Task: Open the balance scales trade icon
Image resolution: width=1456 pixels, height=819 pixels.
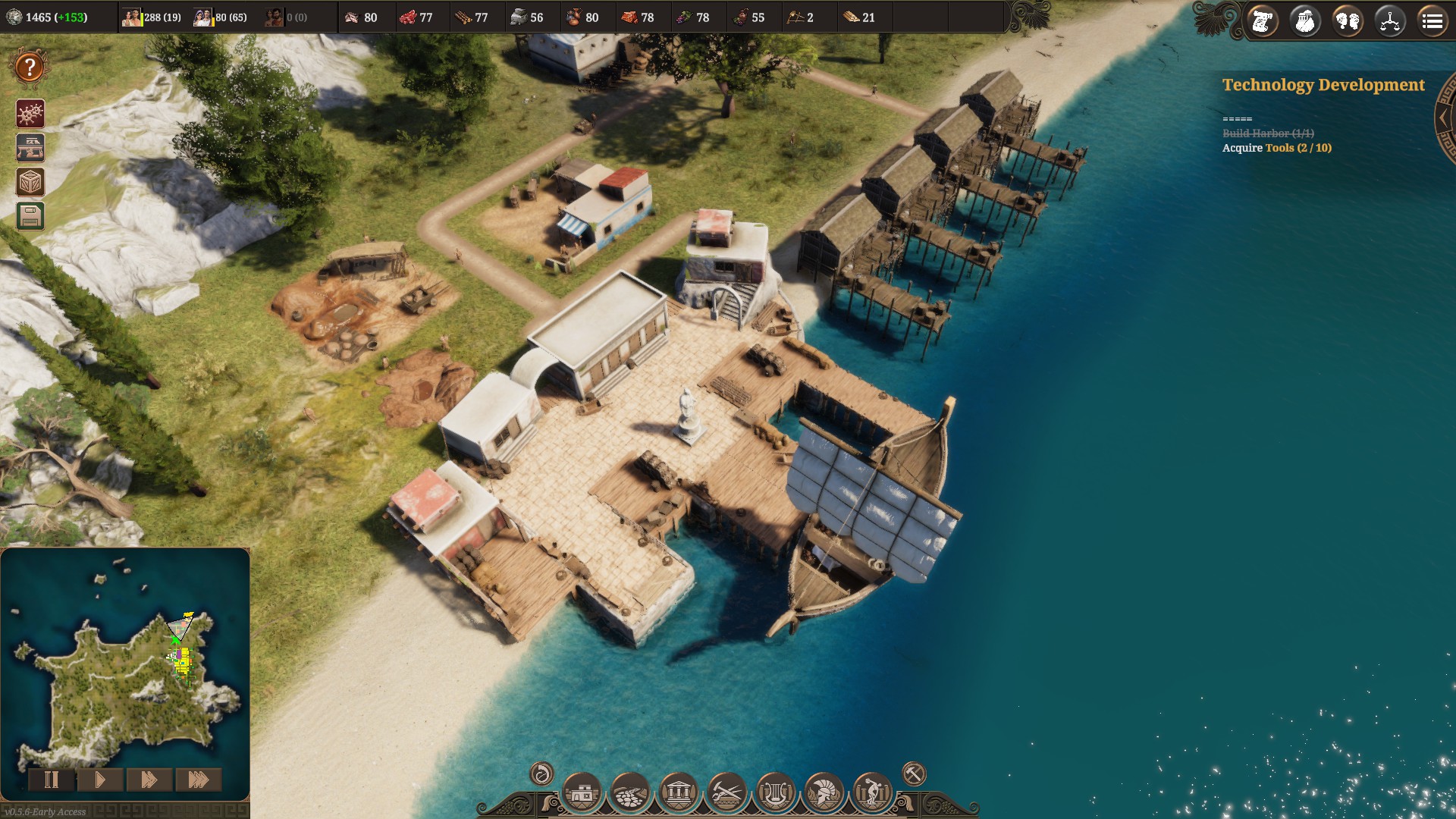Action: (x=1390, y=21)
